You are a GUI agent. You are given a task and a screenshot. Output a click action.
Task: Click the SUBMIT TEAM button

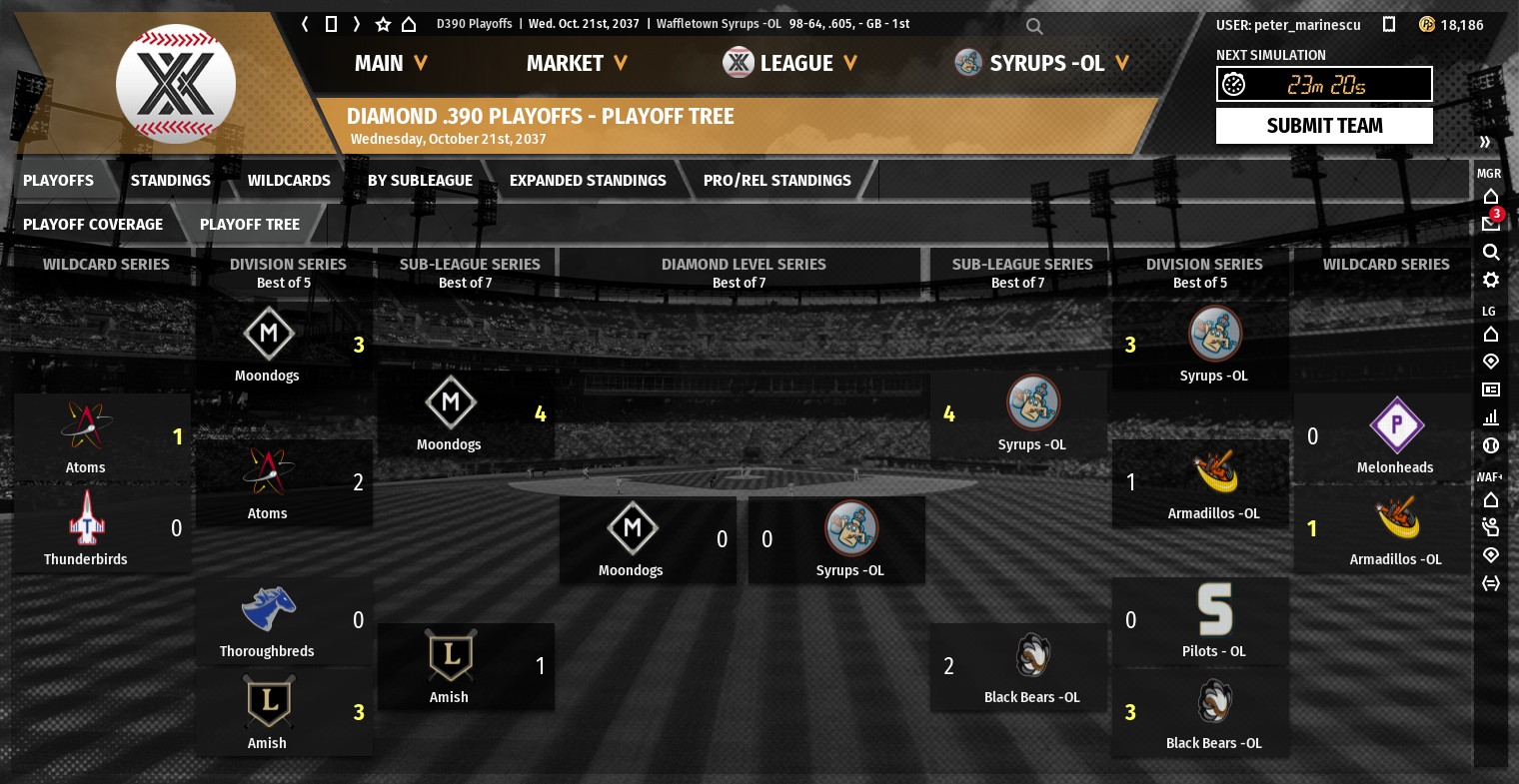tap(1324, 126)
